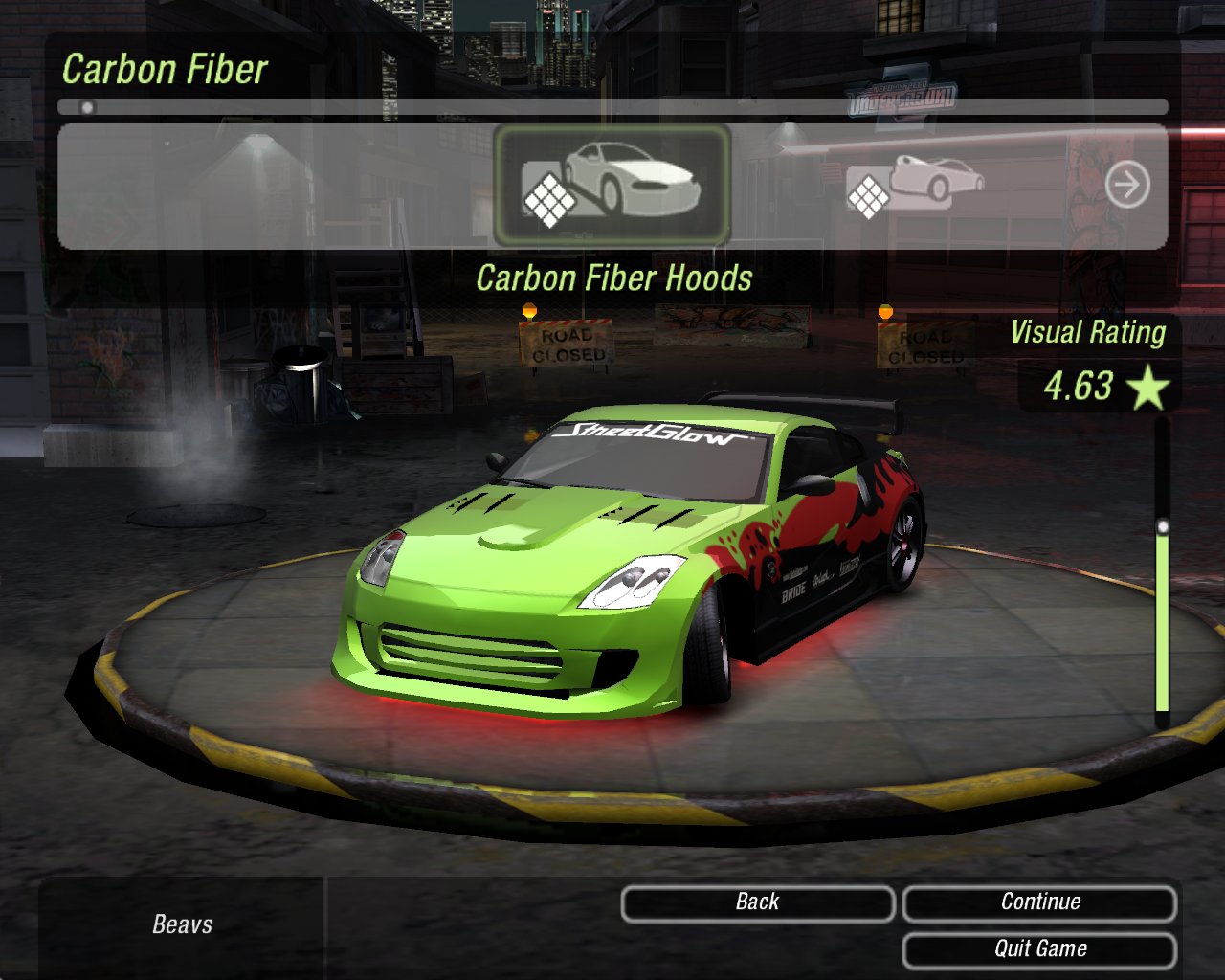The height and width of the screenshot is (980, 1225).
Task: Quit Game from the bottom menu
Action: (1039, 949)
